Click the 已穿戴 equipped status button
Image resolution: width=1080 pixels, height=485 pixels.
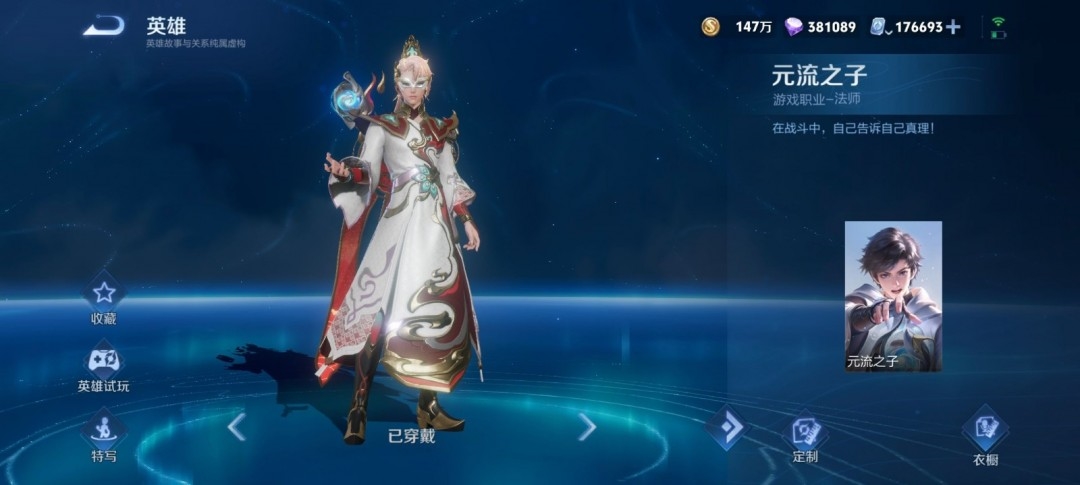(x=411, y=435)
